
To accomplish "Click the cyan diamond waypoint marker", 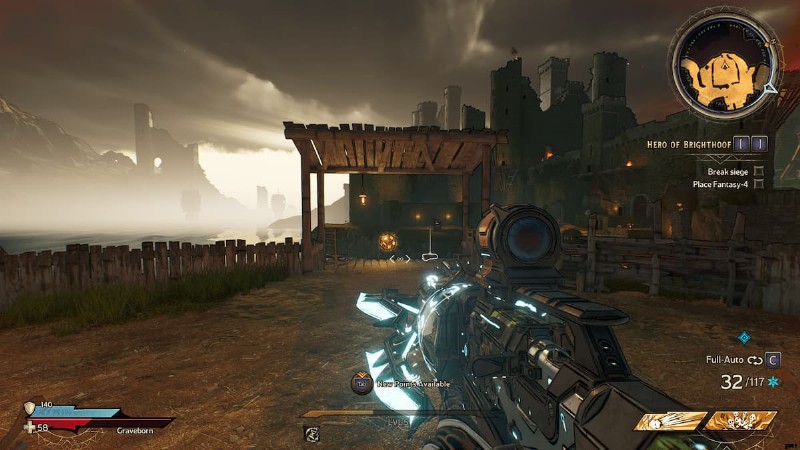I will point(744,337).
